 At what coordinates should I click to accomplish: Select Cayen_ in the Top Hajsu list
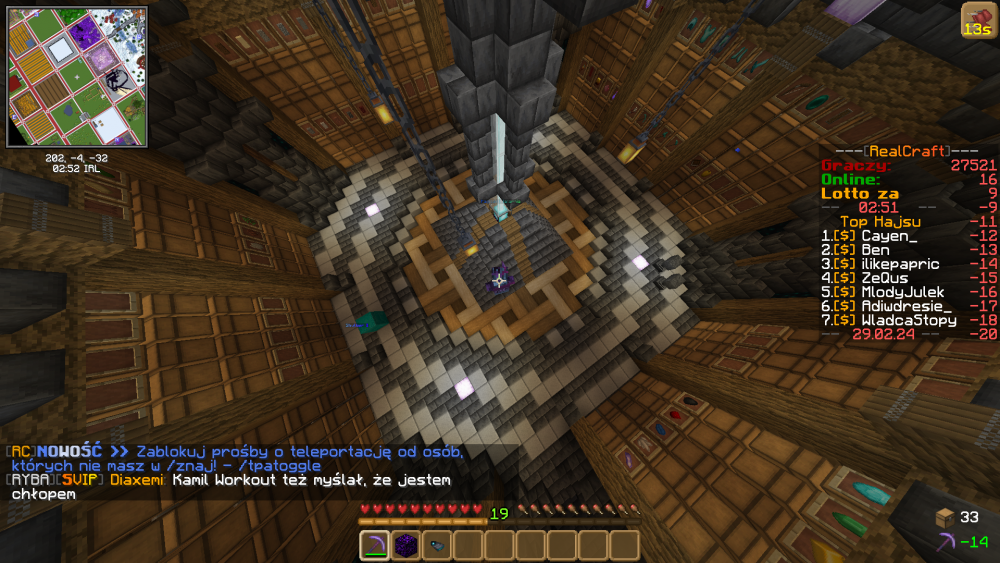888,235
